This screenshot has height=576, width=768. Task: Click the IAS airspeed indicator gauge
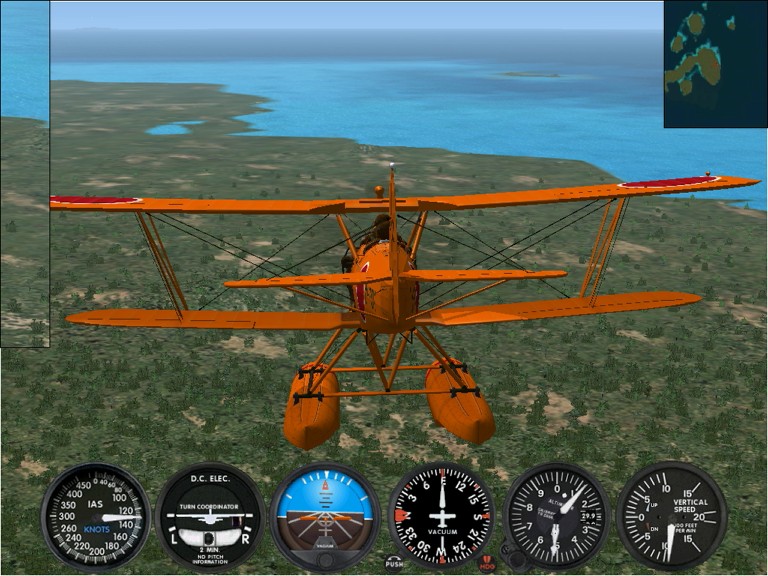95,516
